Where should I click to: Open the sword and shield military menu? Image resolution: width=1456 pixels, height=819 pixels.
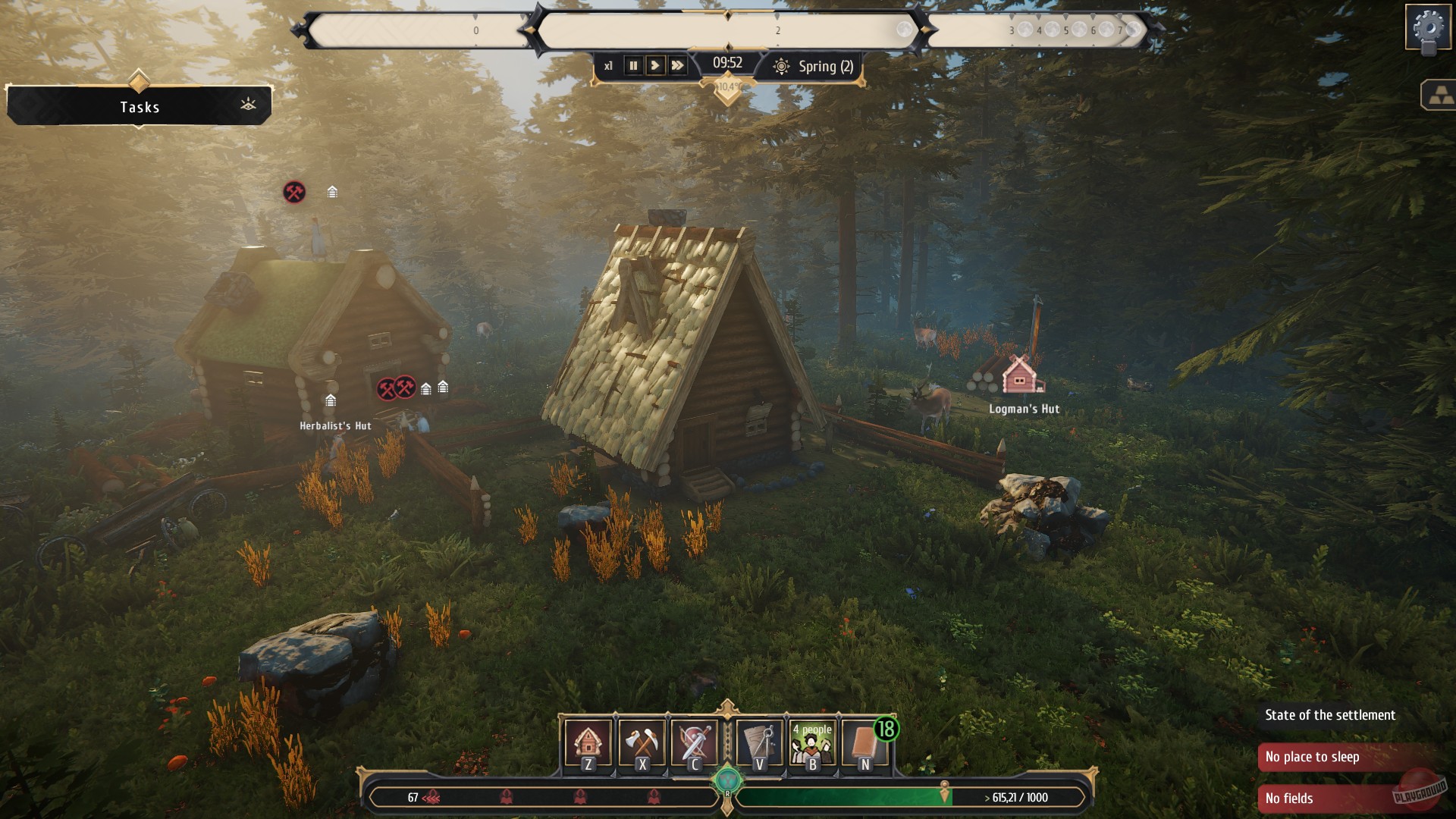point(694,743)
